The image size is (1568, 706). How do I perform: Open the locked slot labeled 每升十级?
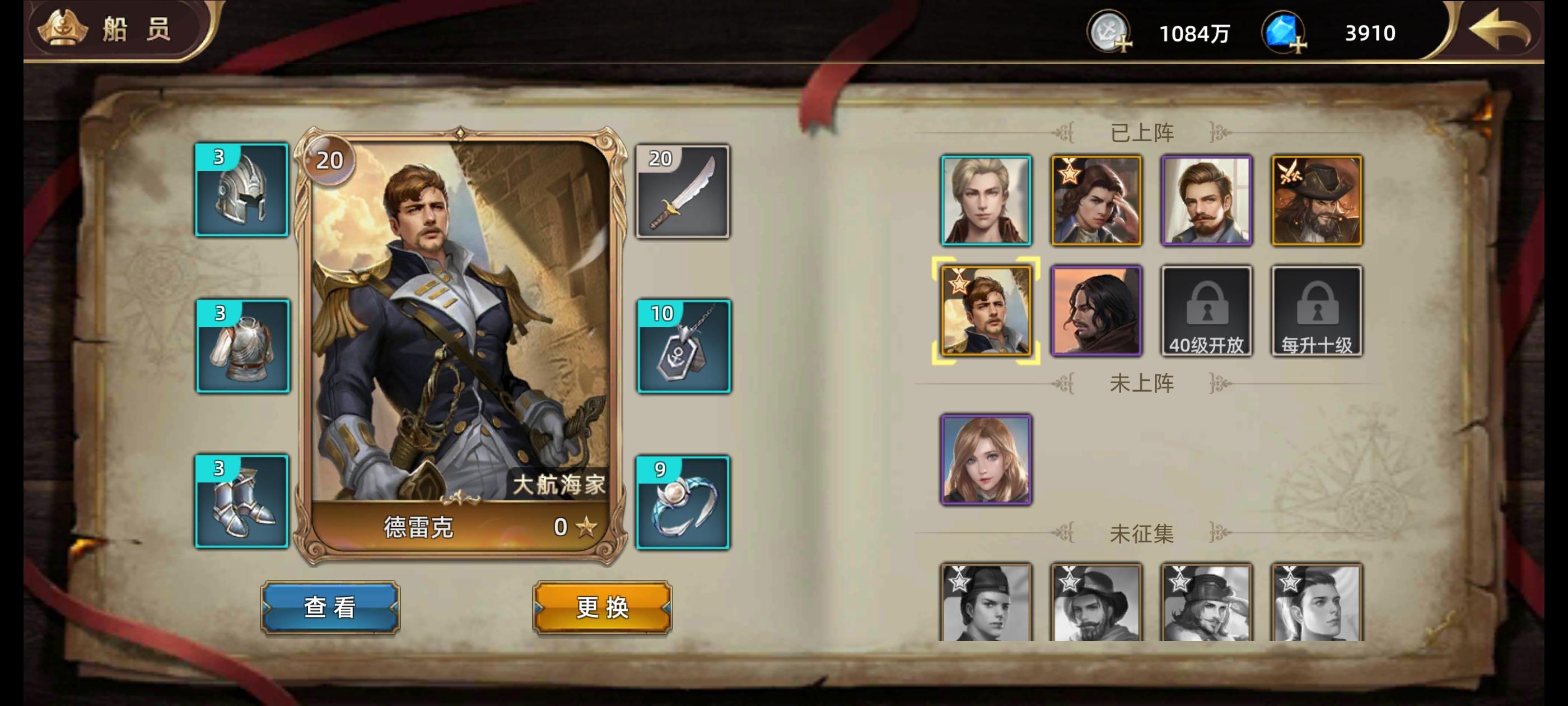[1317, 310]
